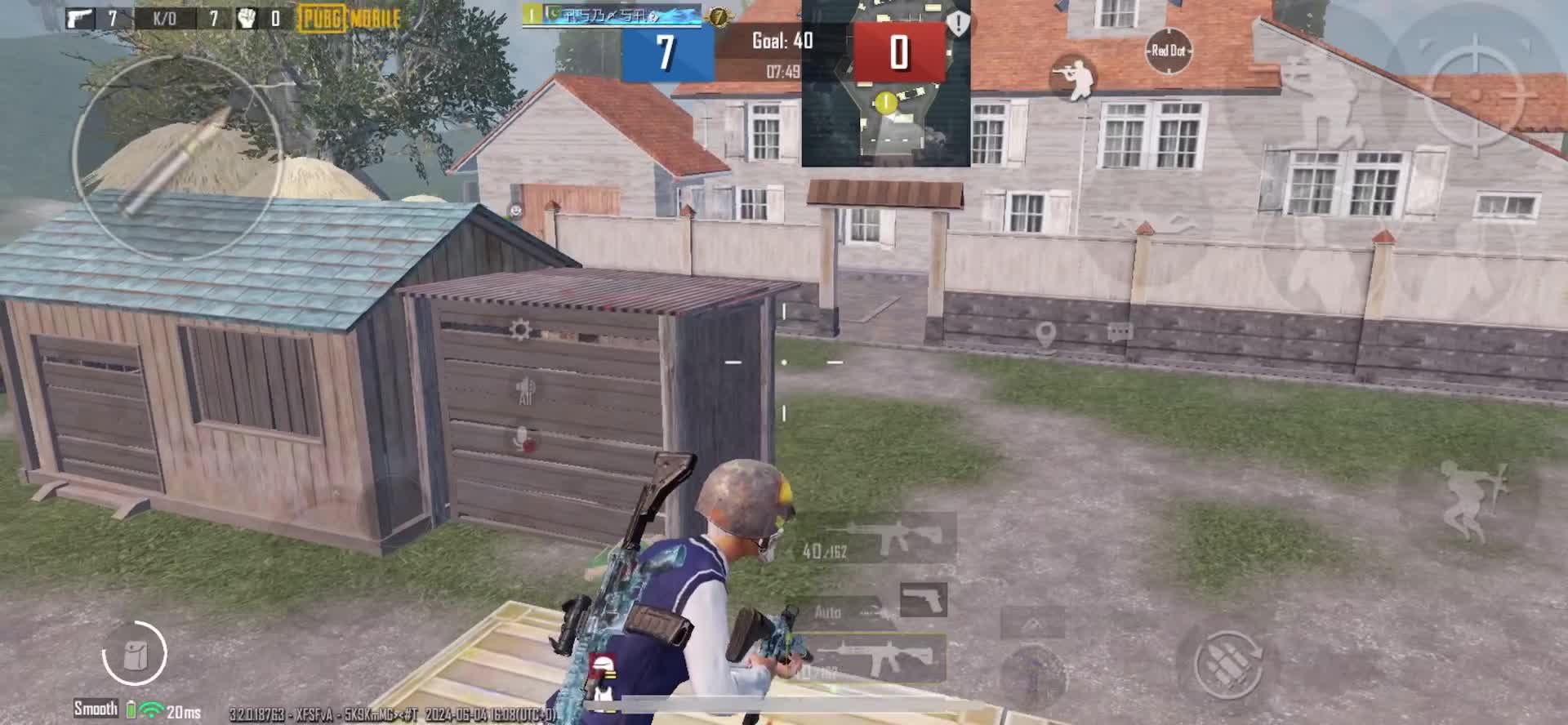Switch to the pistol weapon slot
This screenshot has height=725, width=1568.
(x=924, y=600)
